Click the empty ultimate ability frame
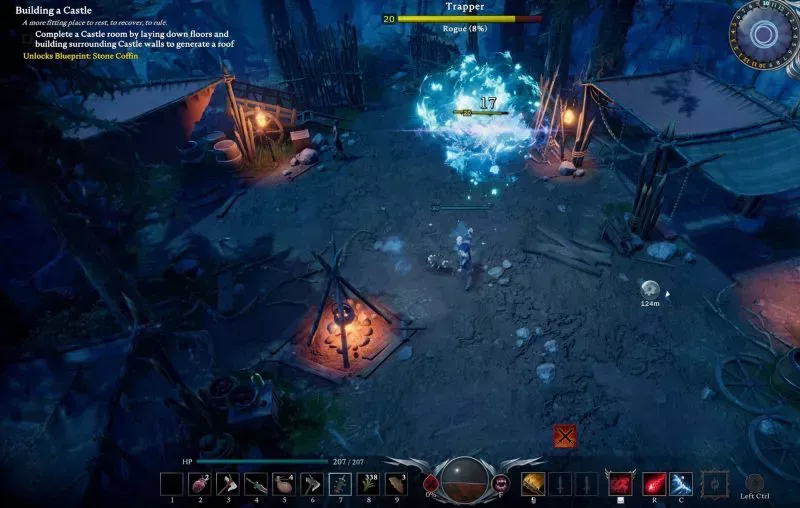 [715, 485]
